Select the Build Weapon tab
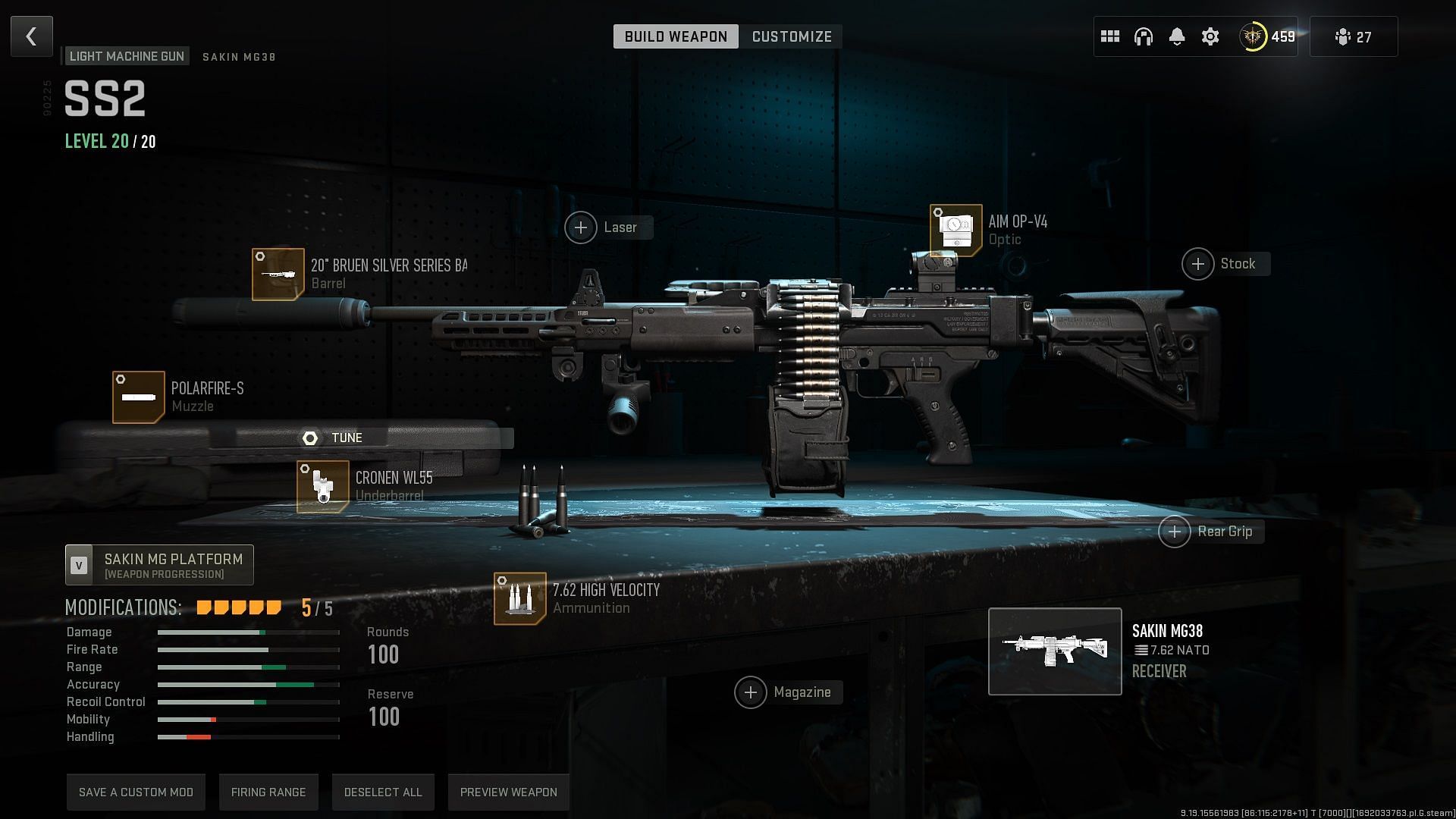Image resolution: width=1456 pixels, height=819 pixels. pyautogui.click(x=676, y=36)
